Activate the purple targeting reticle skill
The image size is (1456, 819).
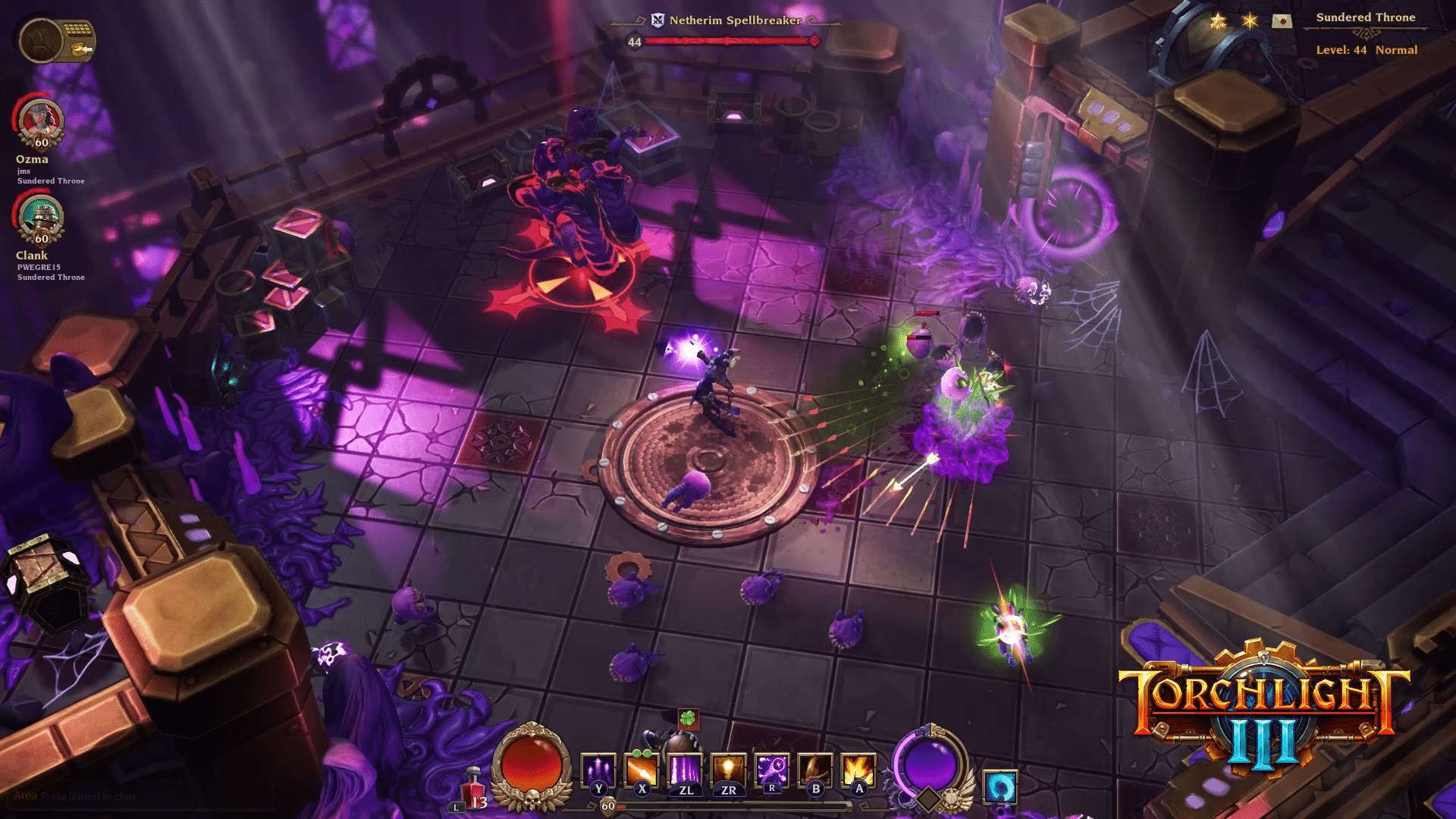tap(772, 770)
